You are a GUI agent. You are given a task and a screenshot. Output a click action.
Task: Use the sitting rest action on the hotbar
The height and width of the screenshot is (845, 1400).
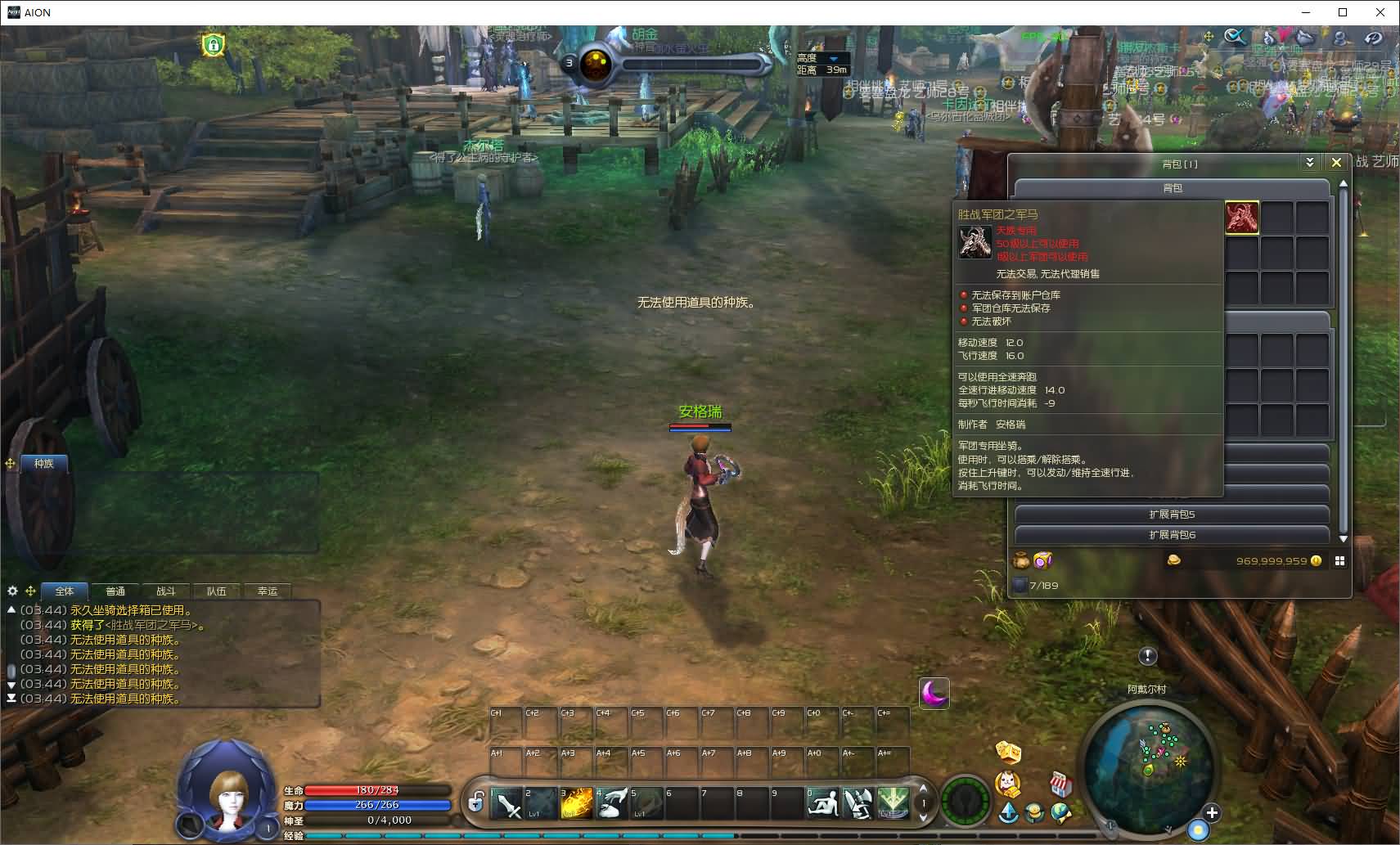click(x=822, y=803)
